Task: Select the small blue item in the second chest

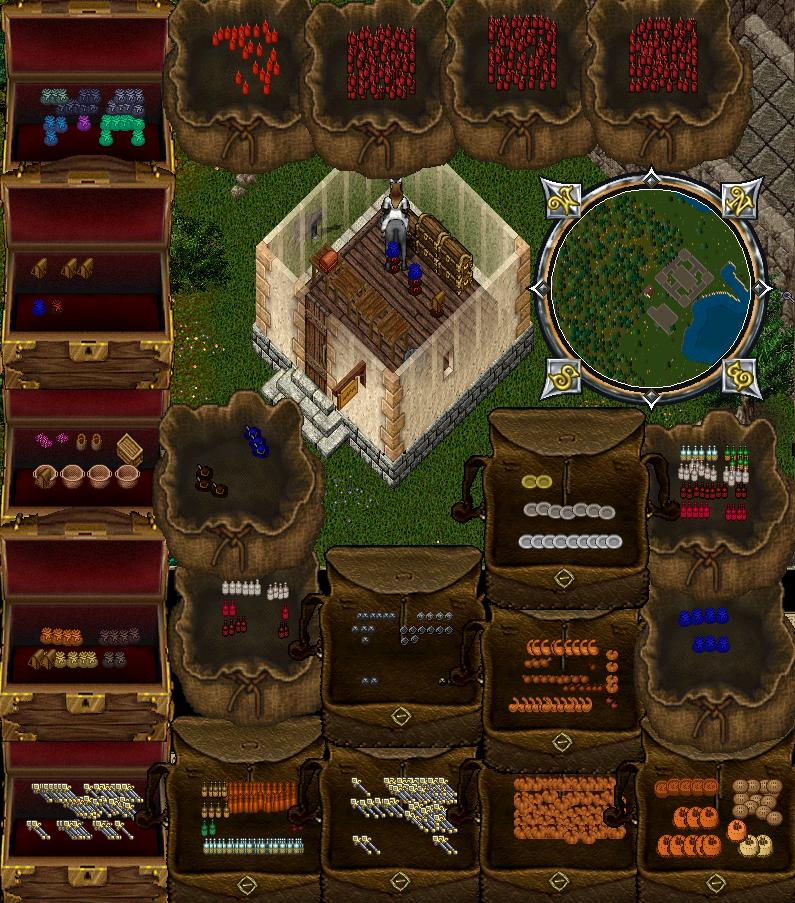Action: [x=39, y=308]
